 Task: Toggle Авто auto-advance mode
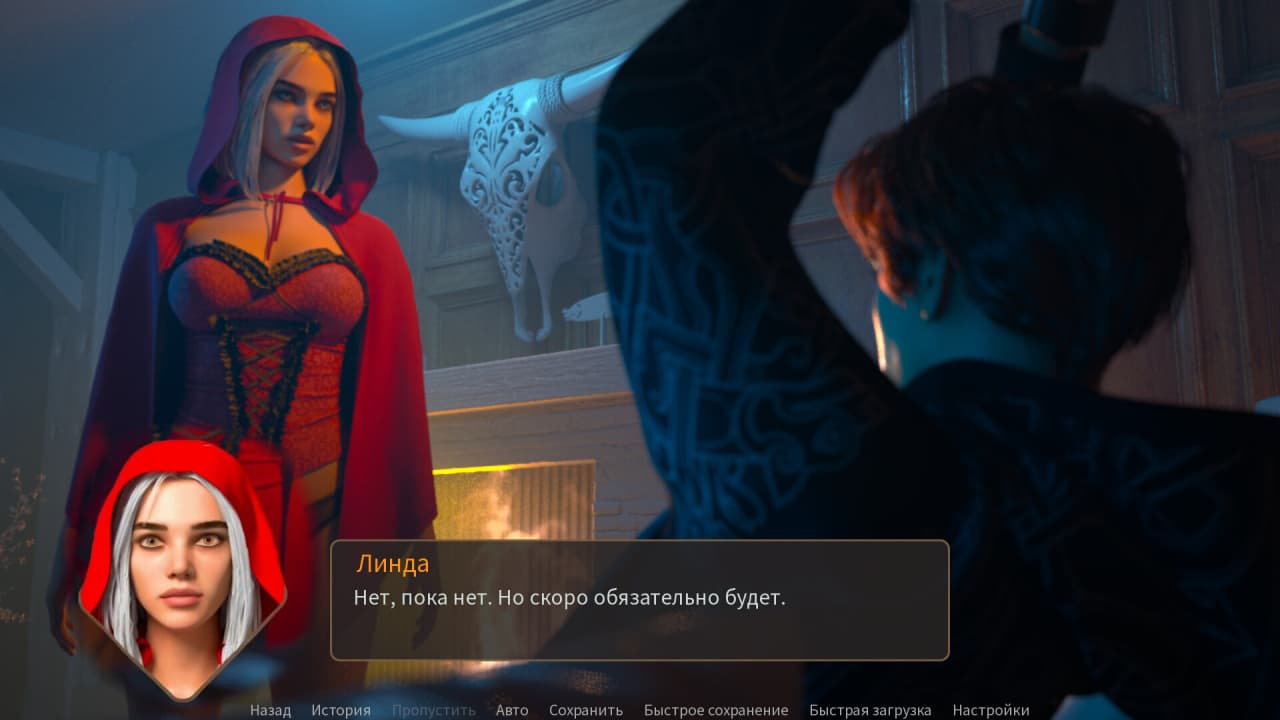pyautogui.click(x=512, y=710)
